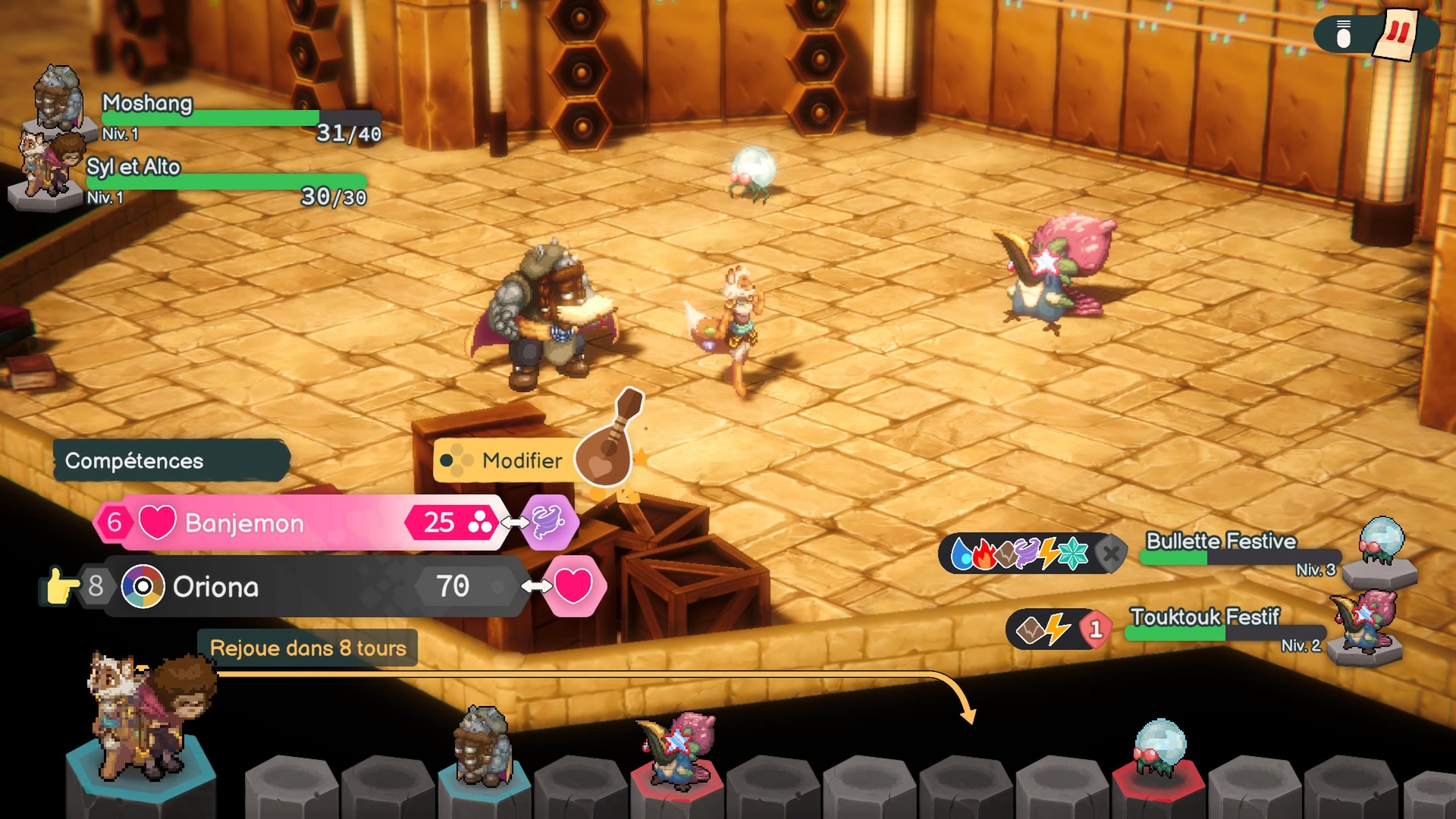
Task: Click the heart combo icon beside Oriona
Action: [x=574, y=586]
